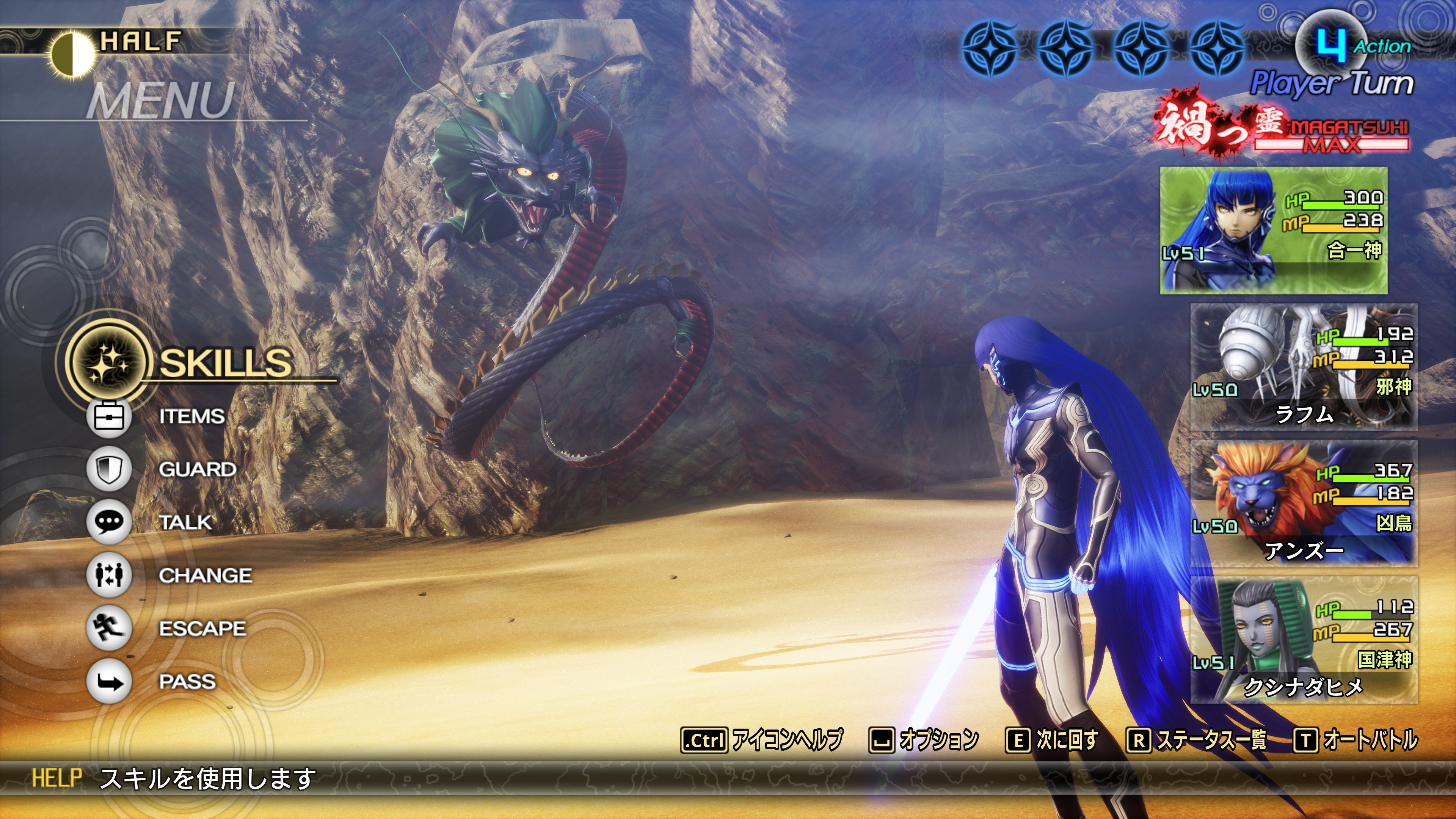Select TALK from the battle menu

point(185,522)
